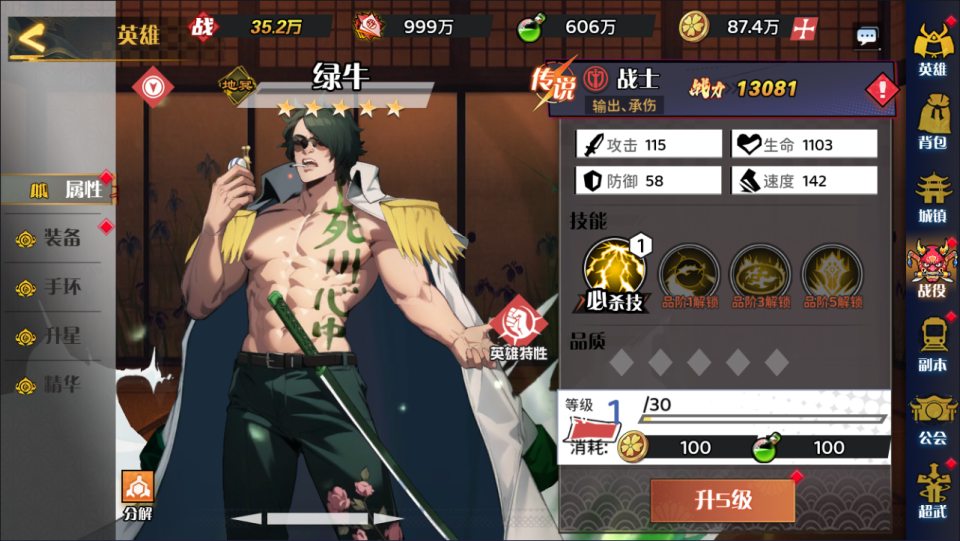Viewport: 960px width, 541px height.
Task: Open the 英雄 hero menu in sidebar
Action: coord(932,50)
